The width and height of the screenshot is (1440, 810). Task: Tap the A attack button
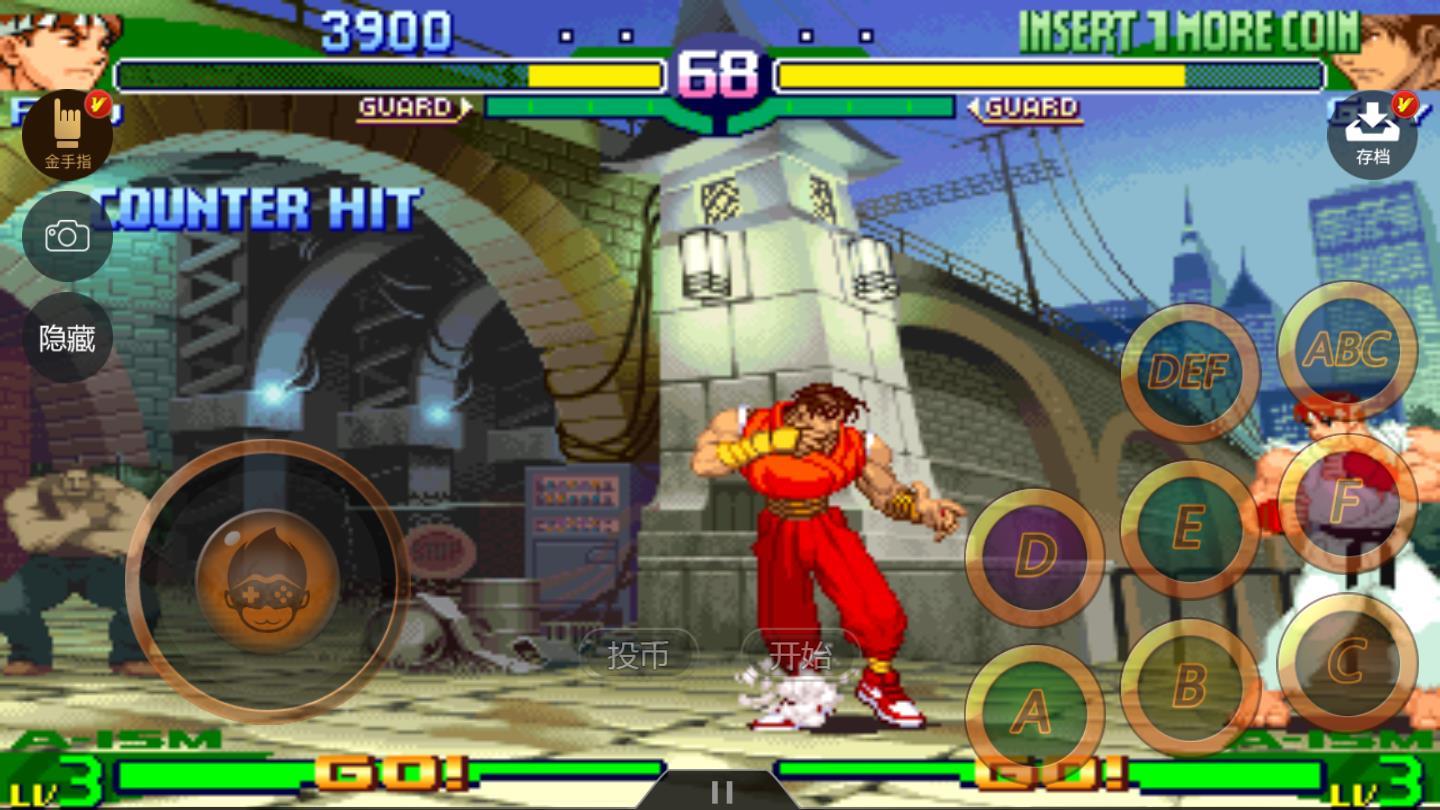[1034, 712]
